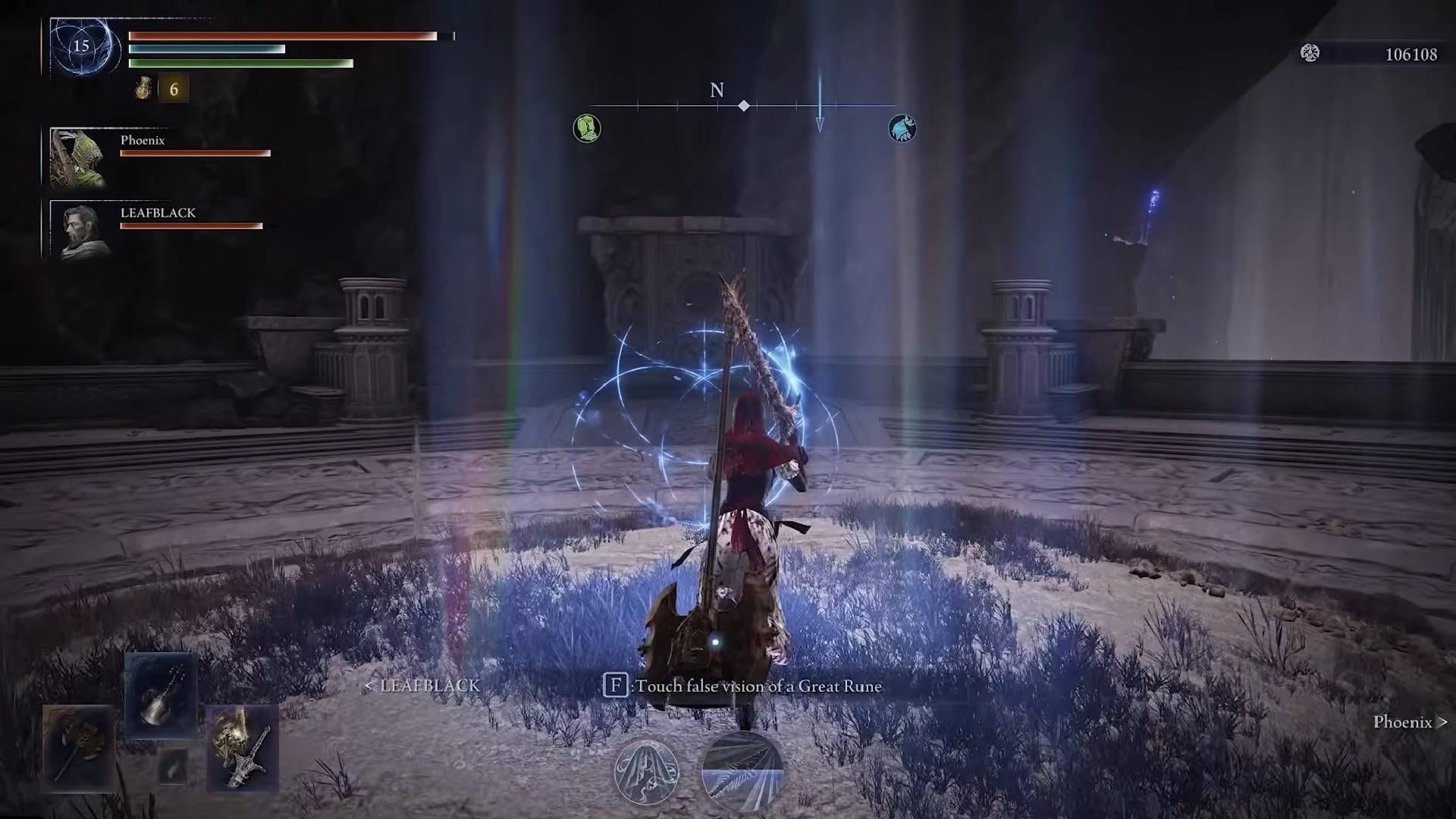1456x819 pixels.
Task: Toggle the blue enemy marker on compass
Action: (902, 128)
